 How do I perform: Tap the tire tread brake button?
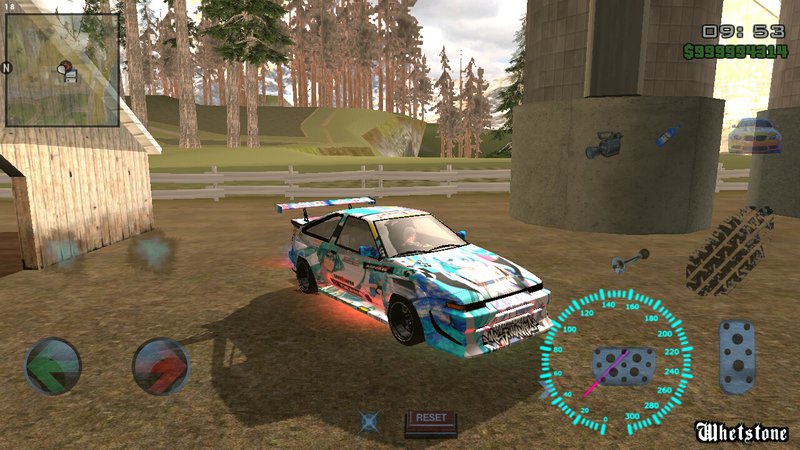coord(730,249)
